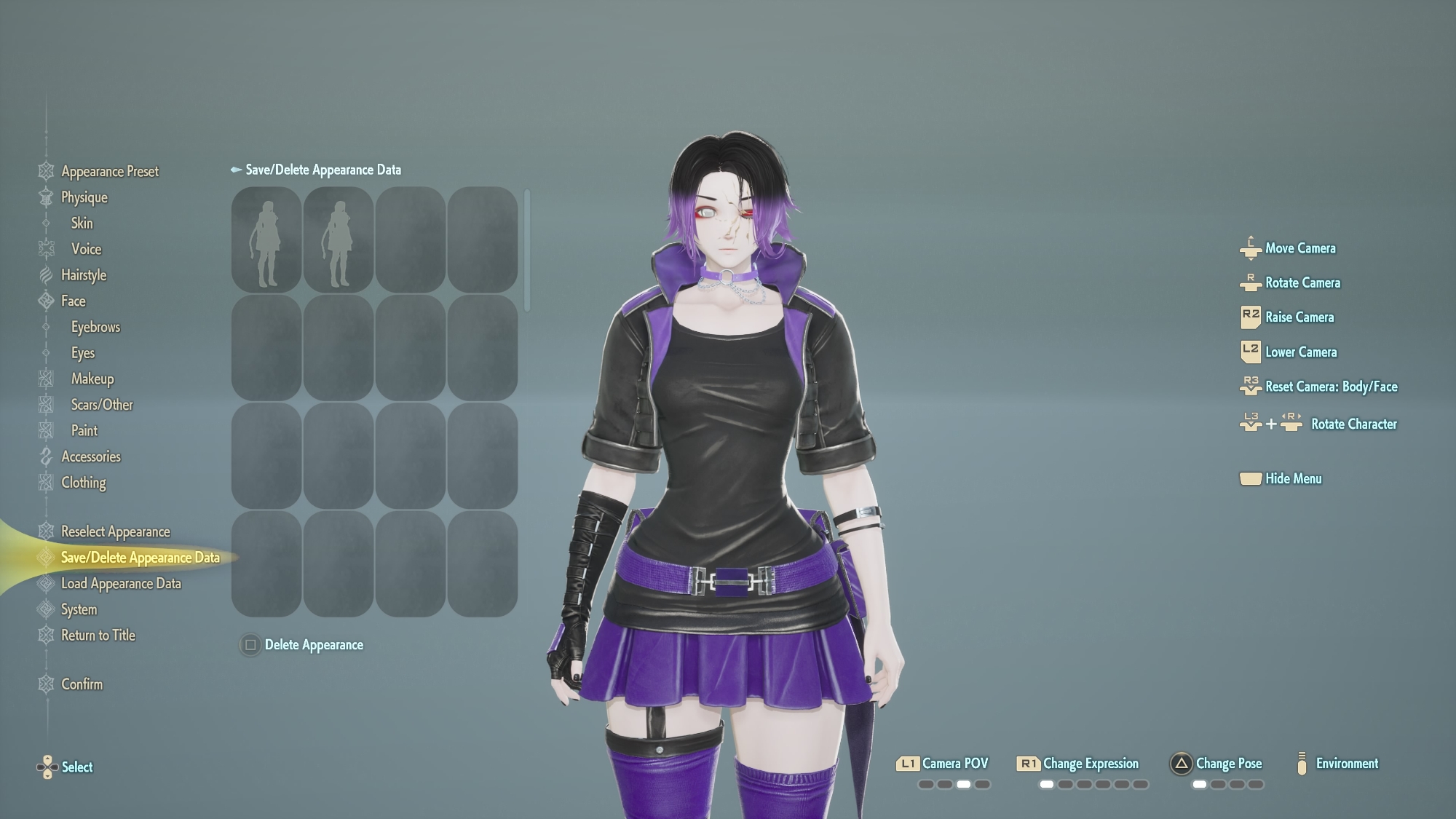
Task: Select Reselect Appearance
Action: pos(115,531)
